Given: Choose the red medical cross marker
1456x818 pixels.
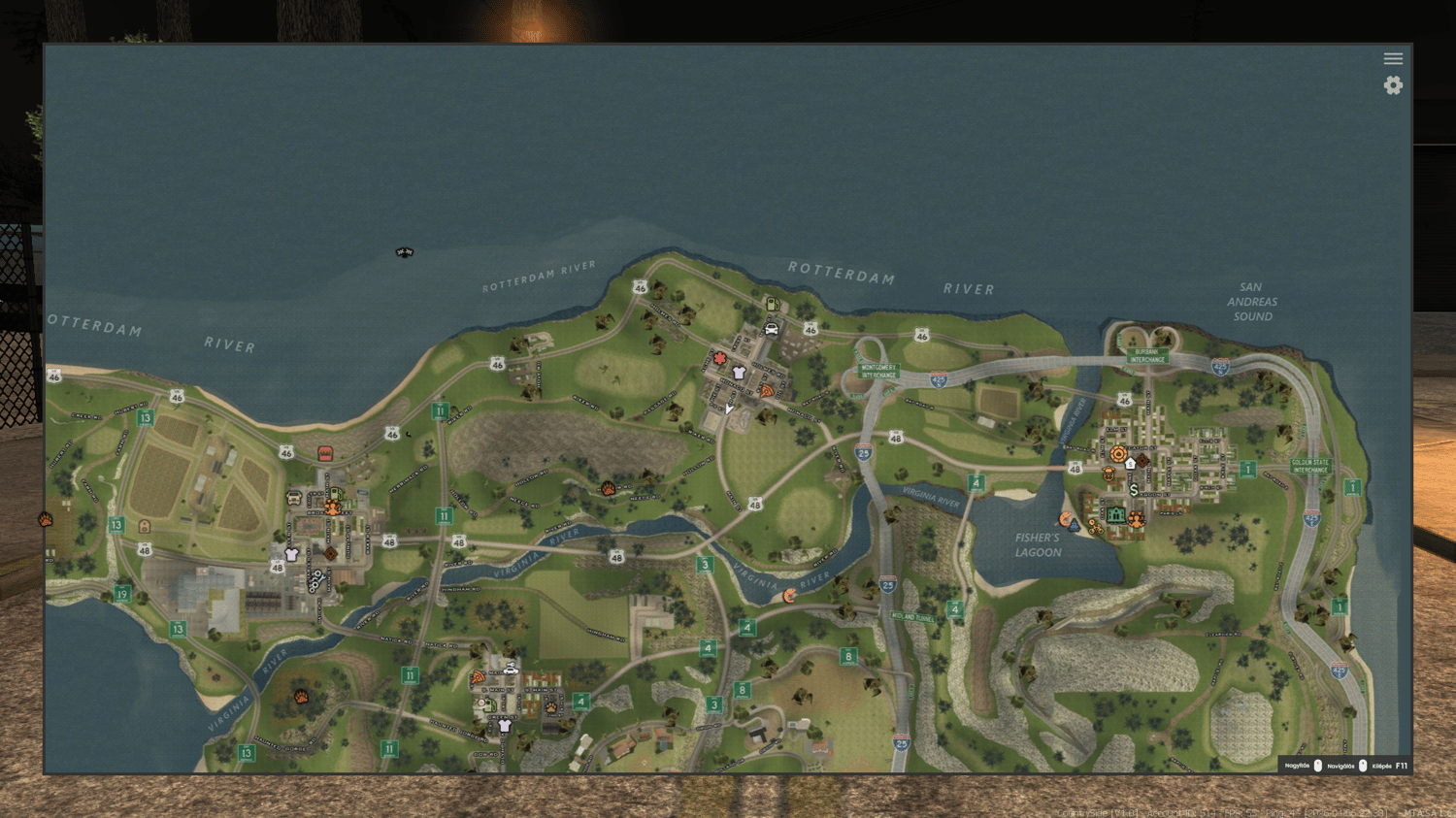Looking at the screenshot, I should (719, 358).
